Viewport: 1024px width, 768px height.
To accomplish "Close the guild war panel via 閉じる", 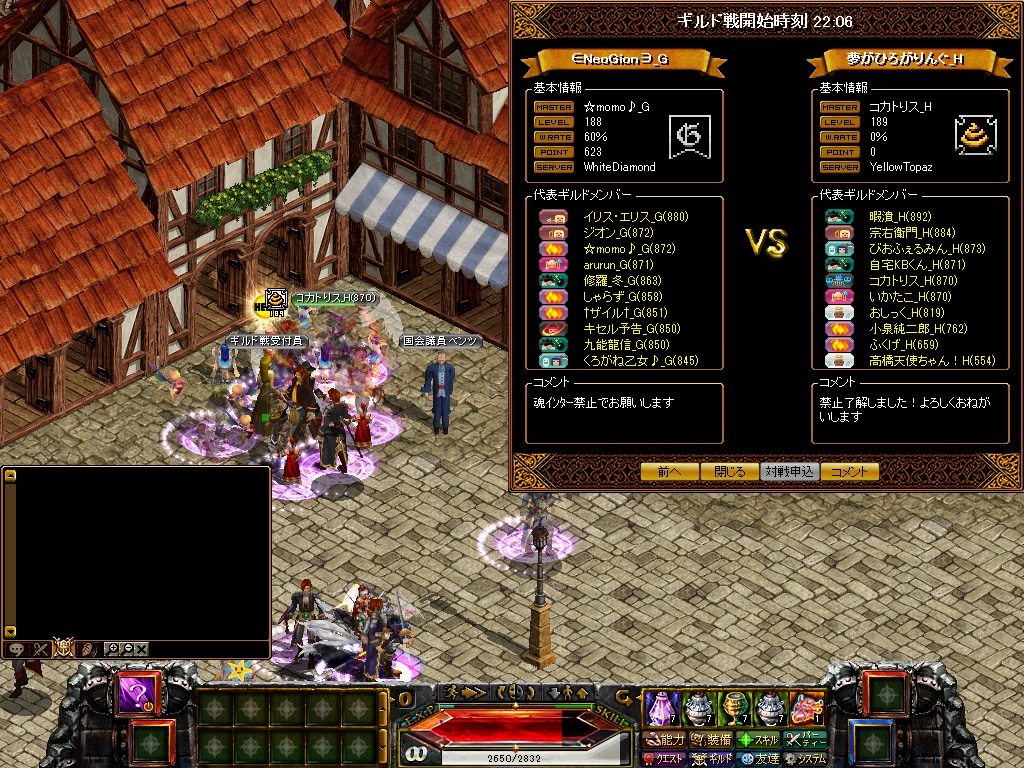I will (730, 472).
